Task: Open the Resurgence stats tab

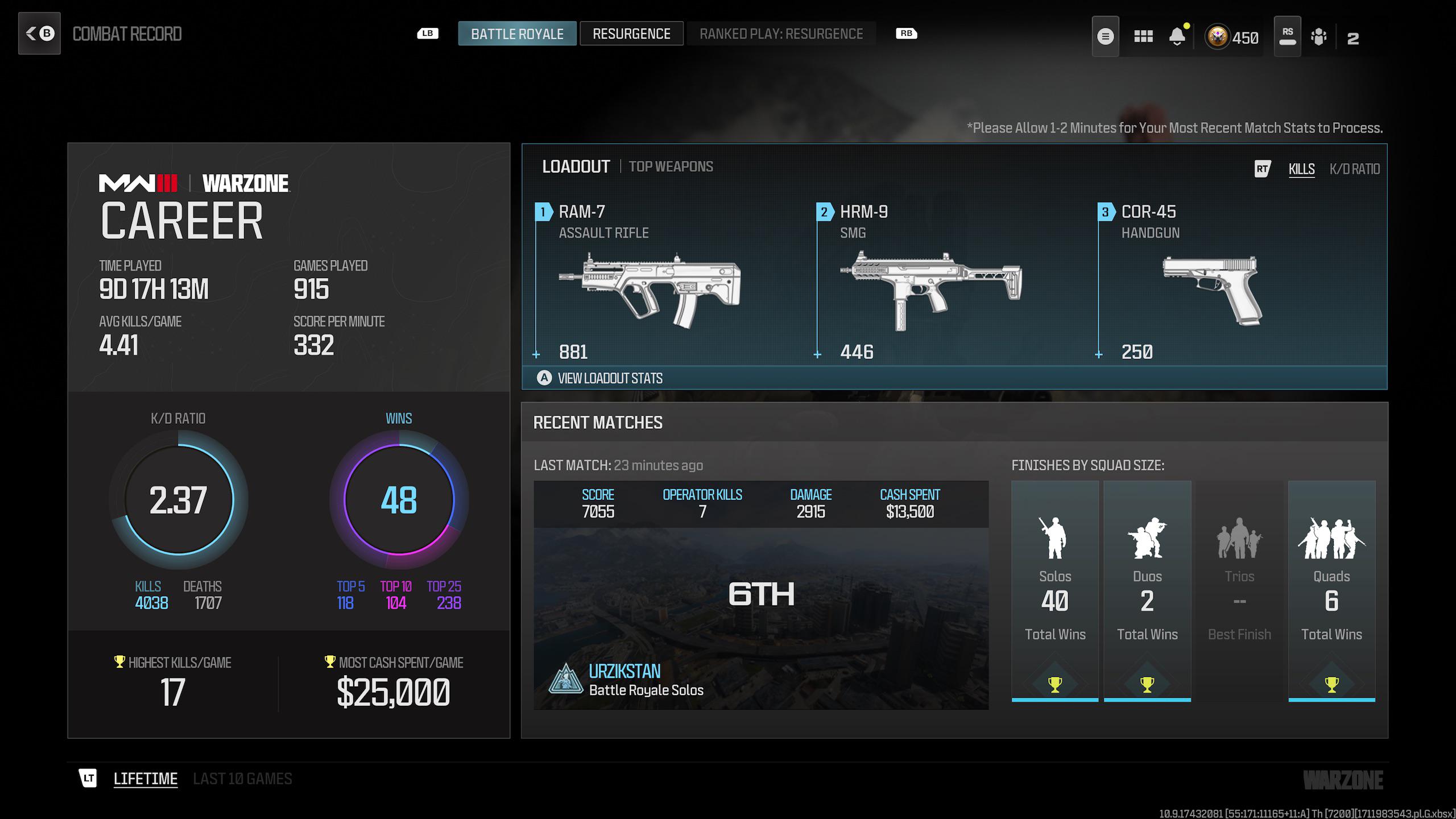Action: 631,34
